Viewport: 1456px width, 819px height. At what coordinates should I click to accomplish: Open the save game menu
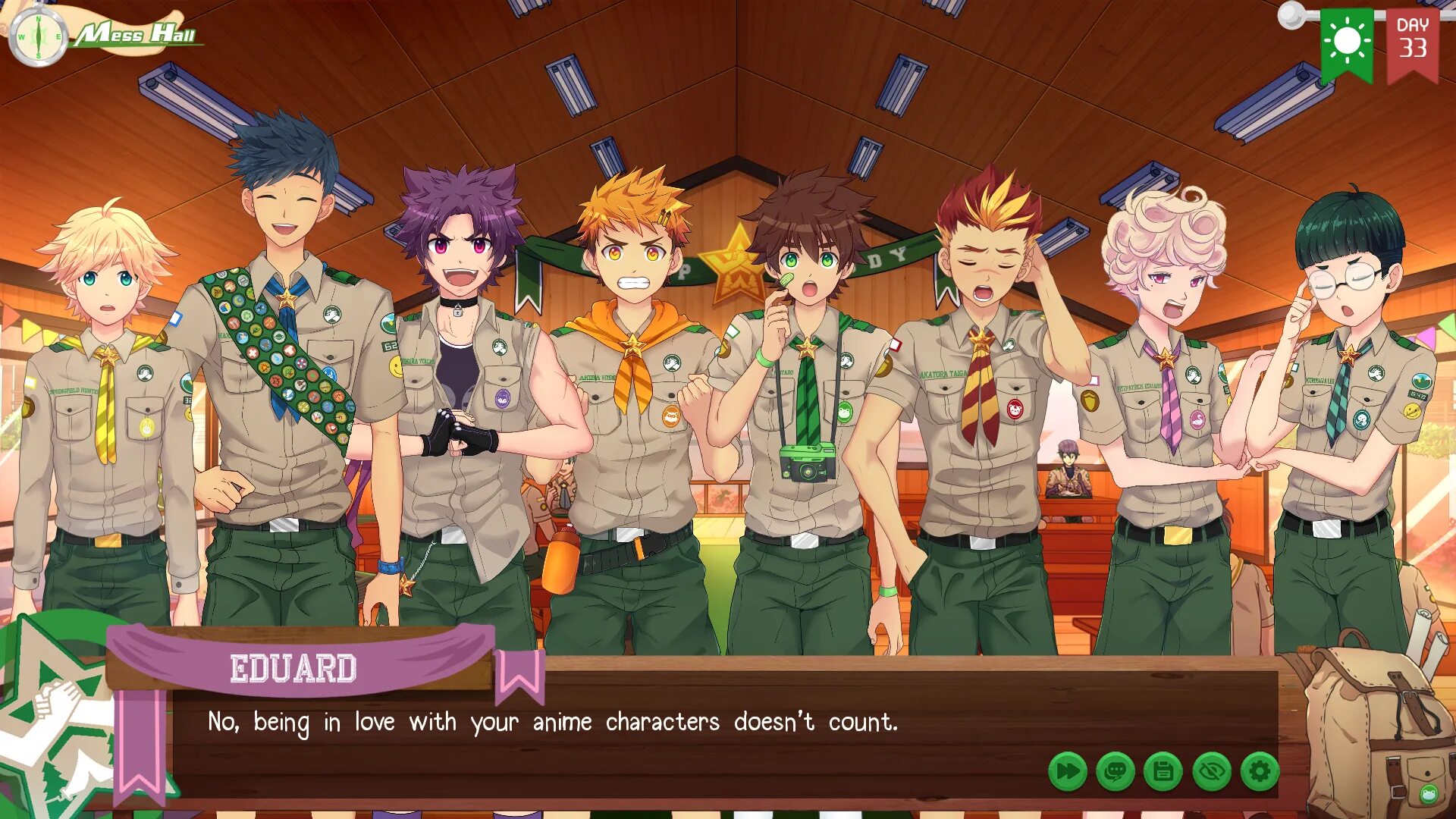1163,772
